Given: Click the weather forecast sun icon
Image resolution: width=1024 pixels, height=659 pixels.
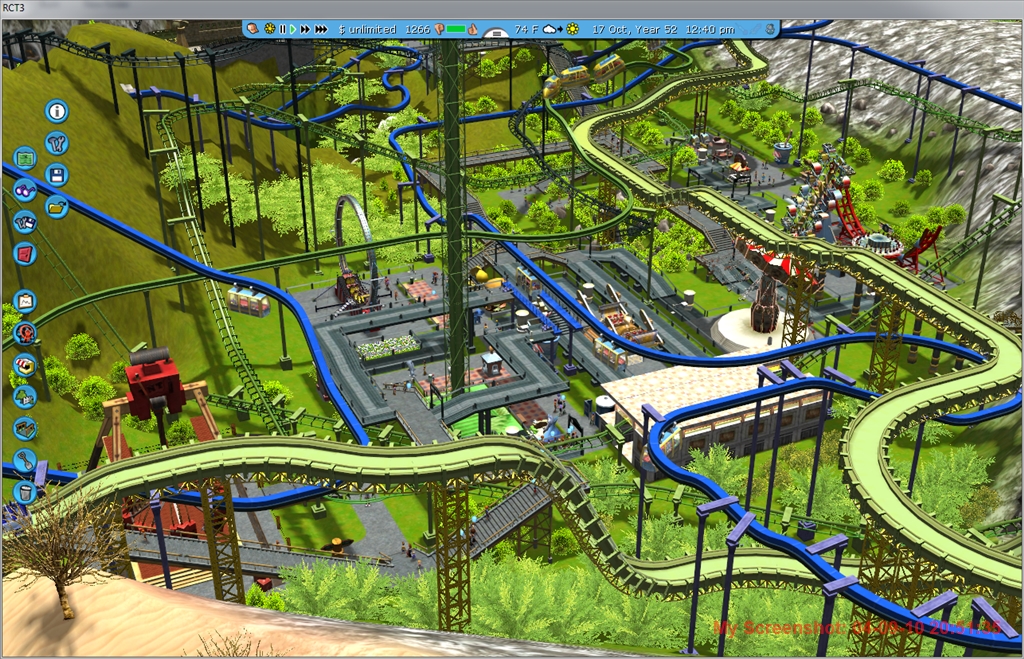Looking at the screenshot, I should 572,29.
